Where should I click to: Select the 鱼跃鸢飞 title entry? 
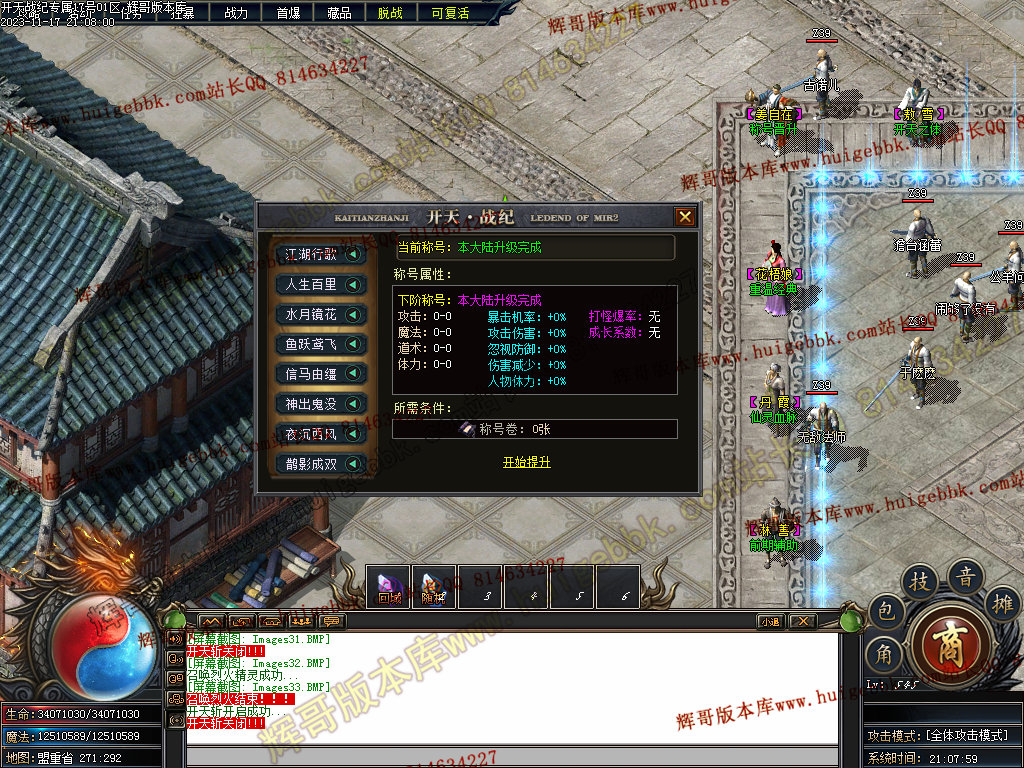pyautogui.click(x=320, y=344)
